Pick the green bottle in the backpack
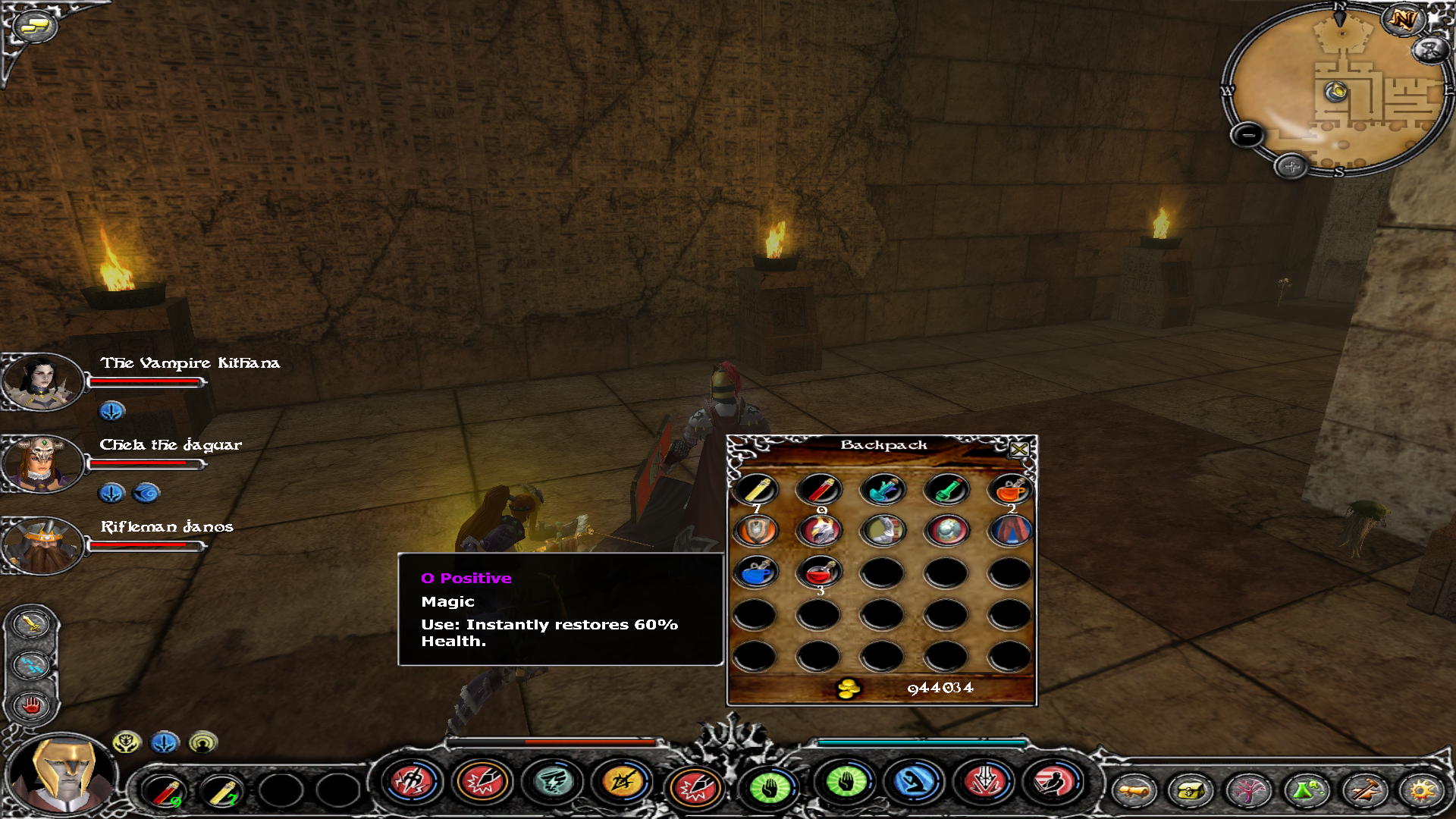The width and height of the screenshot is (1456, 819). pos(946,490)
